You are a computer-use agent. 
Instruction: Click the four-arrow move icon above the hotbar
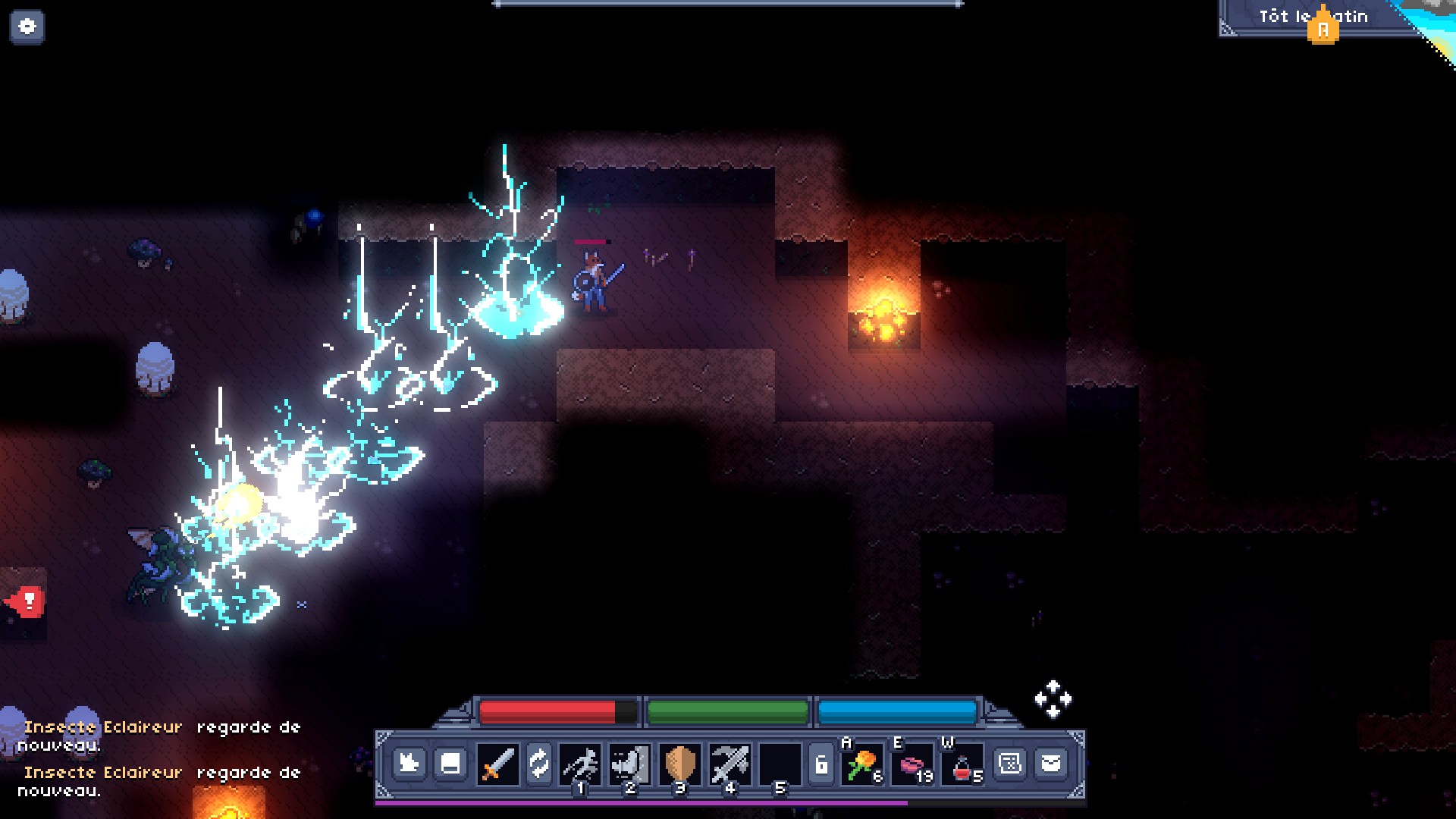[1053, 698]
